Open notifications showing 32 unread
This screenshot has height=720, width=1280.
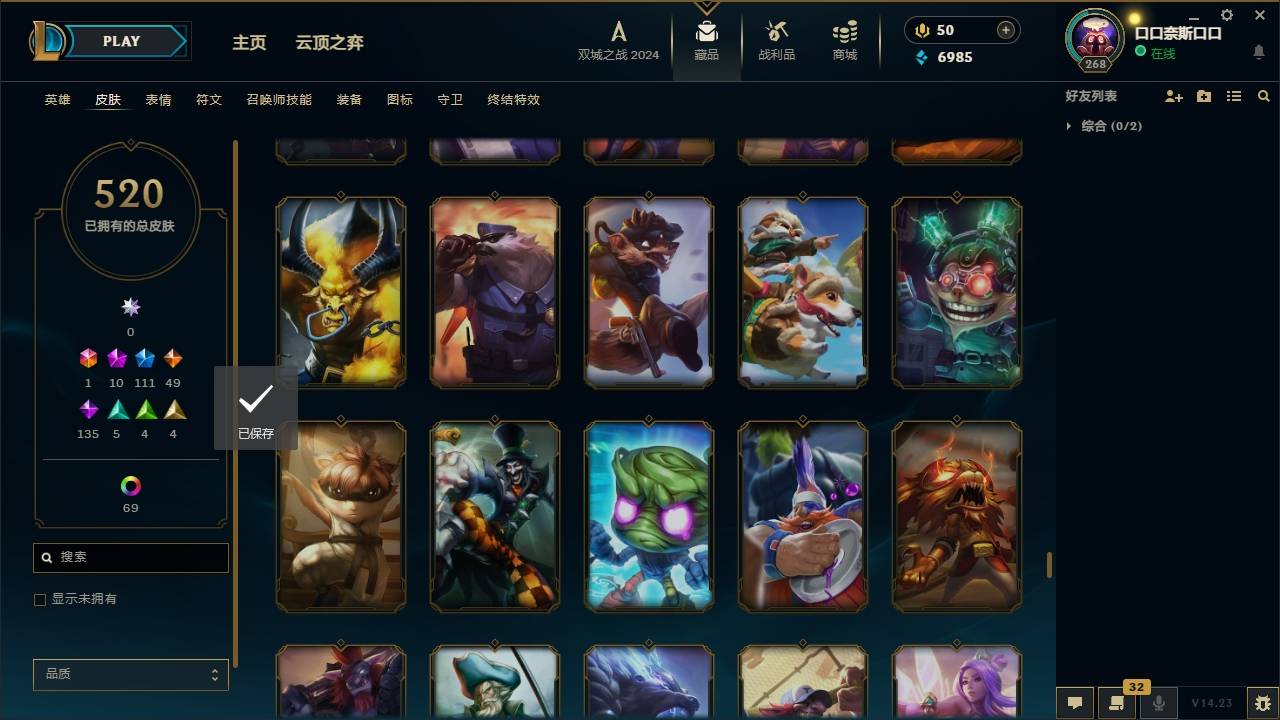pos(1115,703)
